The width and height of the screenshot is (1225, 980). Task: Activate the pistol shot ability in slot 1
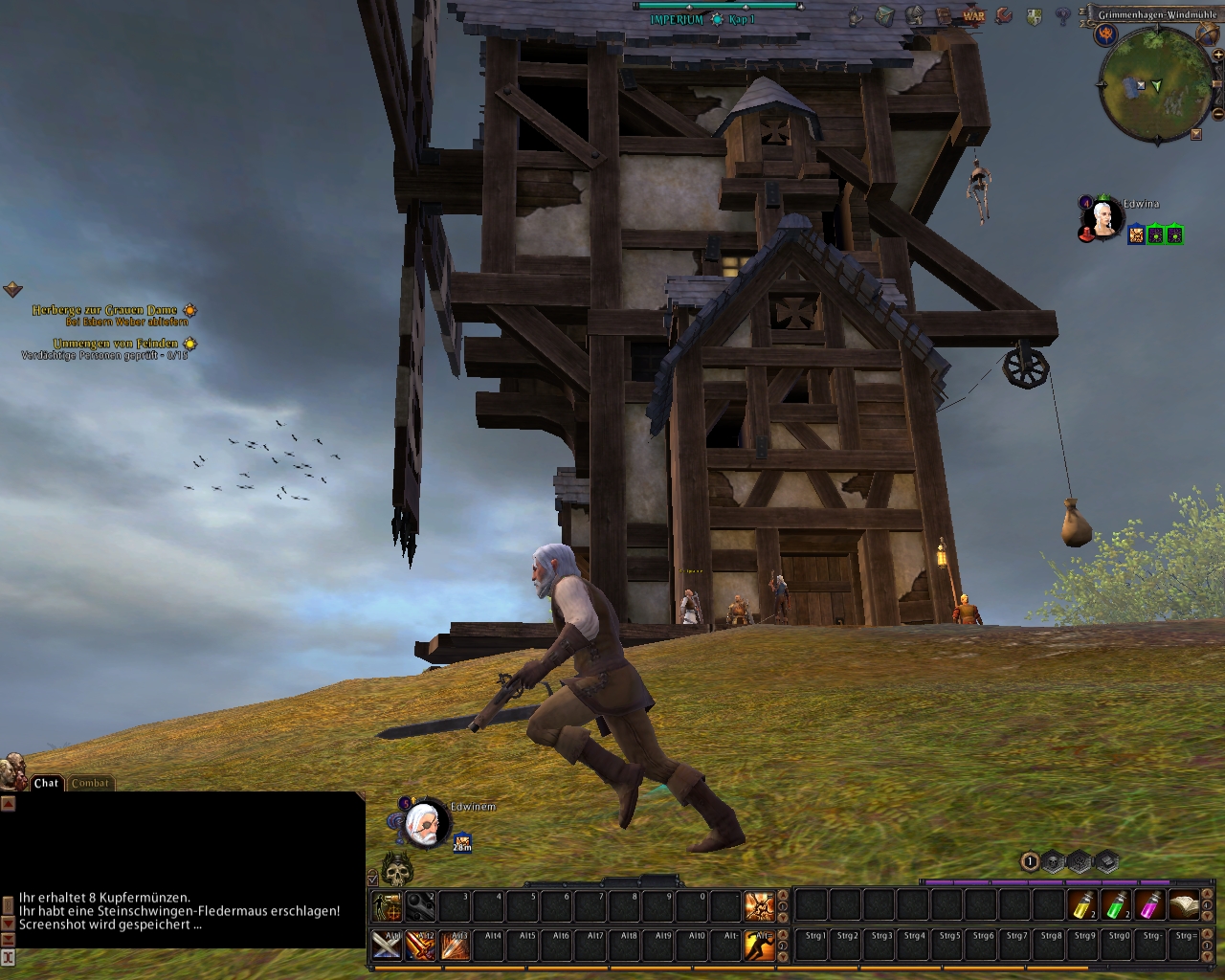tap(388, 905)
